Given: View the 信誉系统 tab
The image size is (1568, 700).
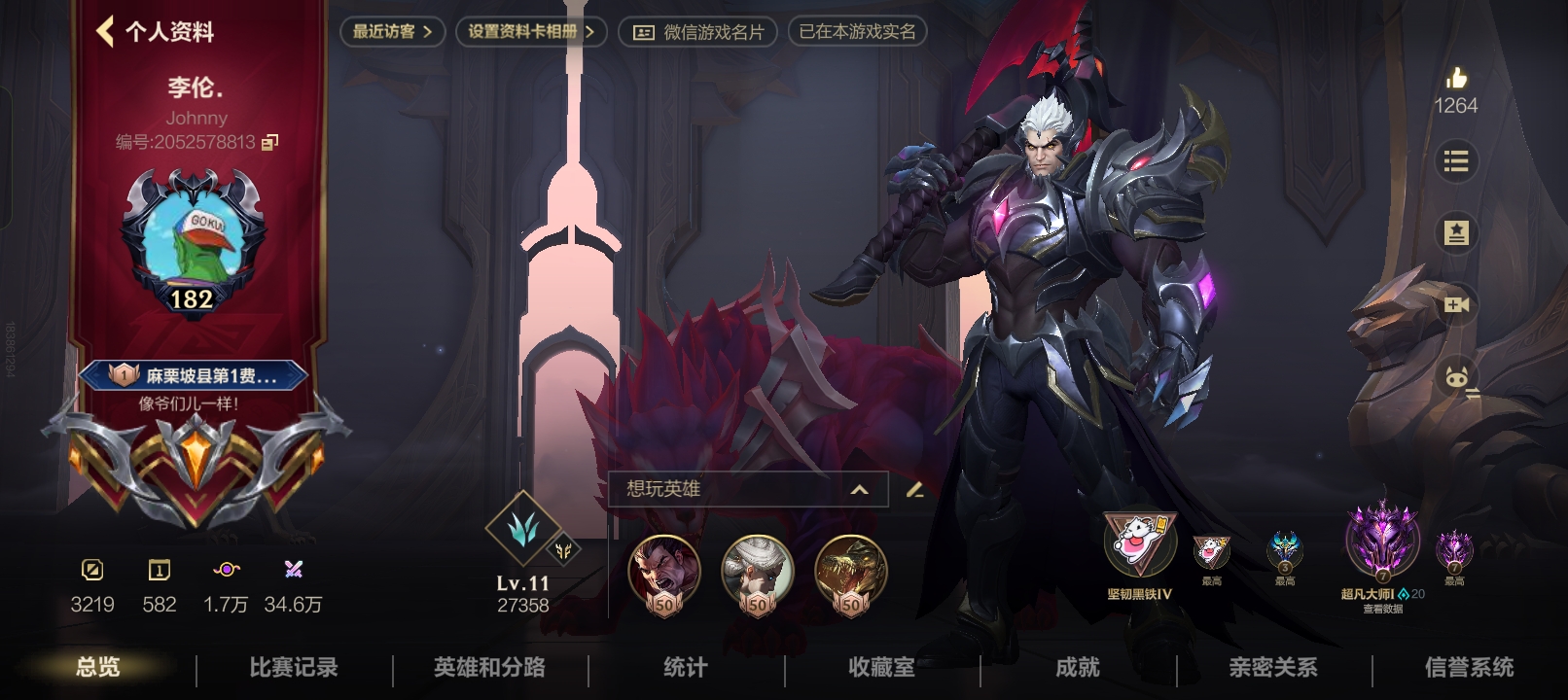Looking at the screenshot, I should 1469,668.
